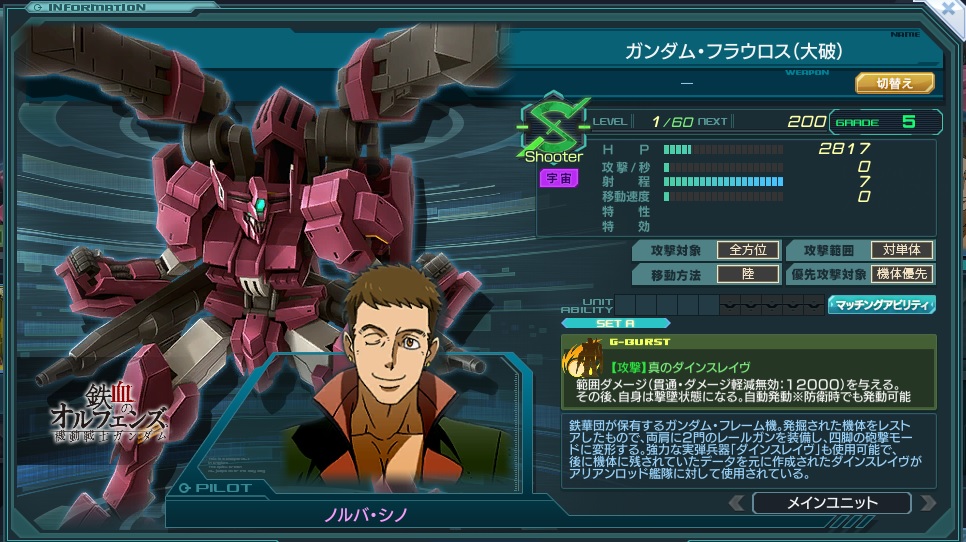Open the マッチングアビリティ panel
Screen dimensions: 966x542
click(881, 305)
